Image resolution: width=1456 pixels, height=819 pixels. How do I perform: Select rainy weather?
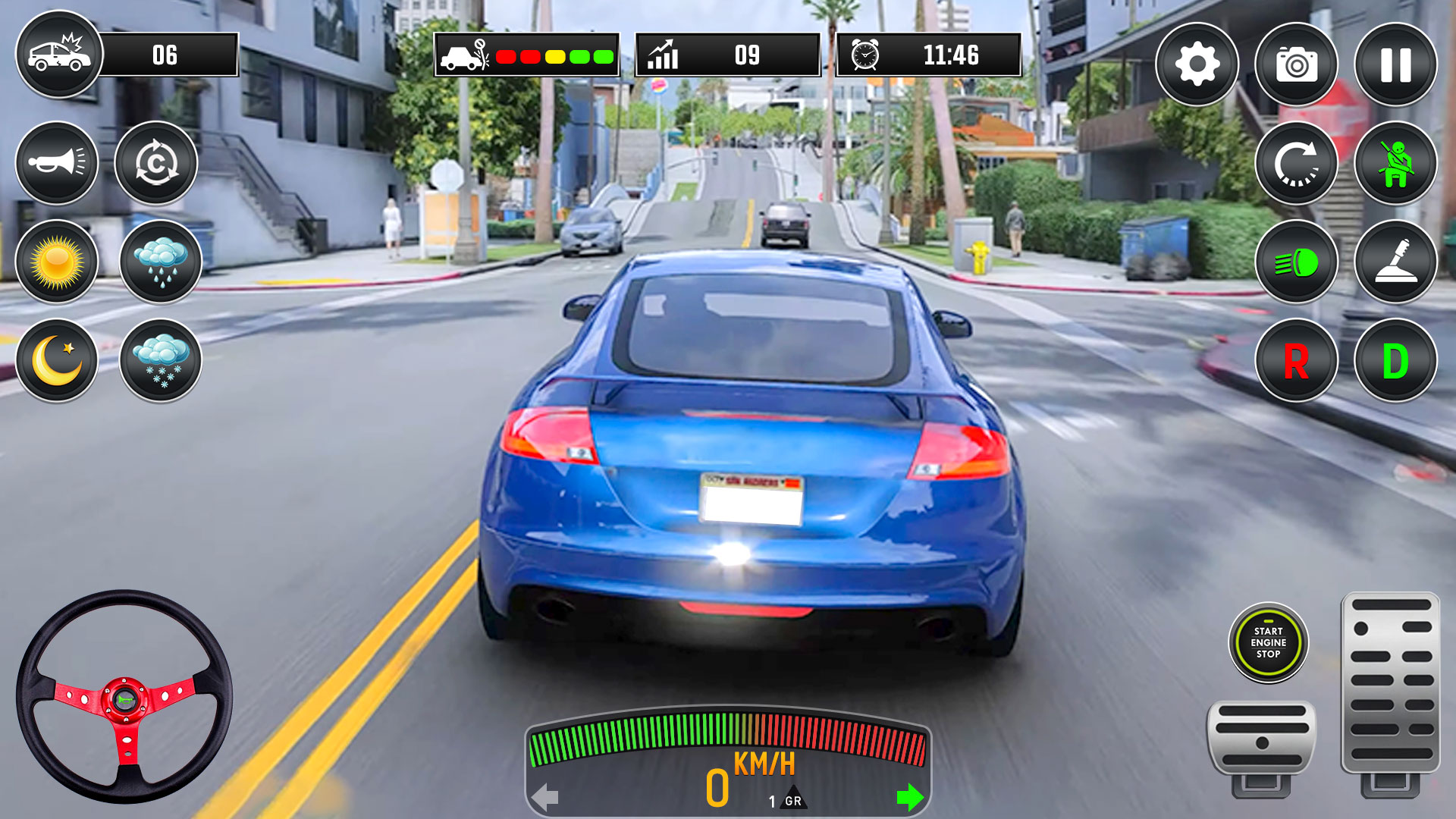click(159, 262)
